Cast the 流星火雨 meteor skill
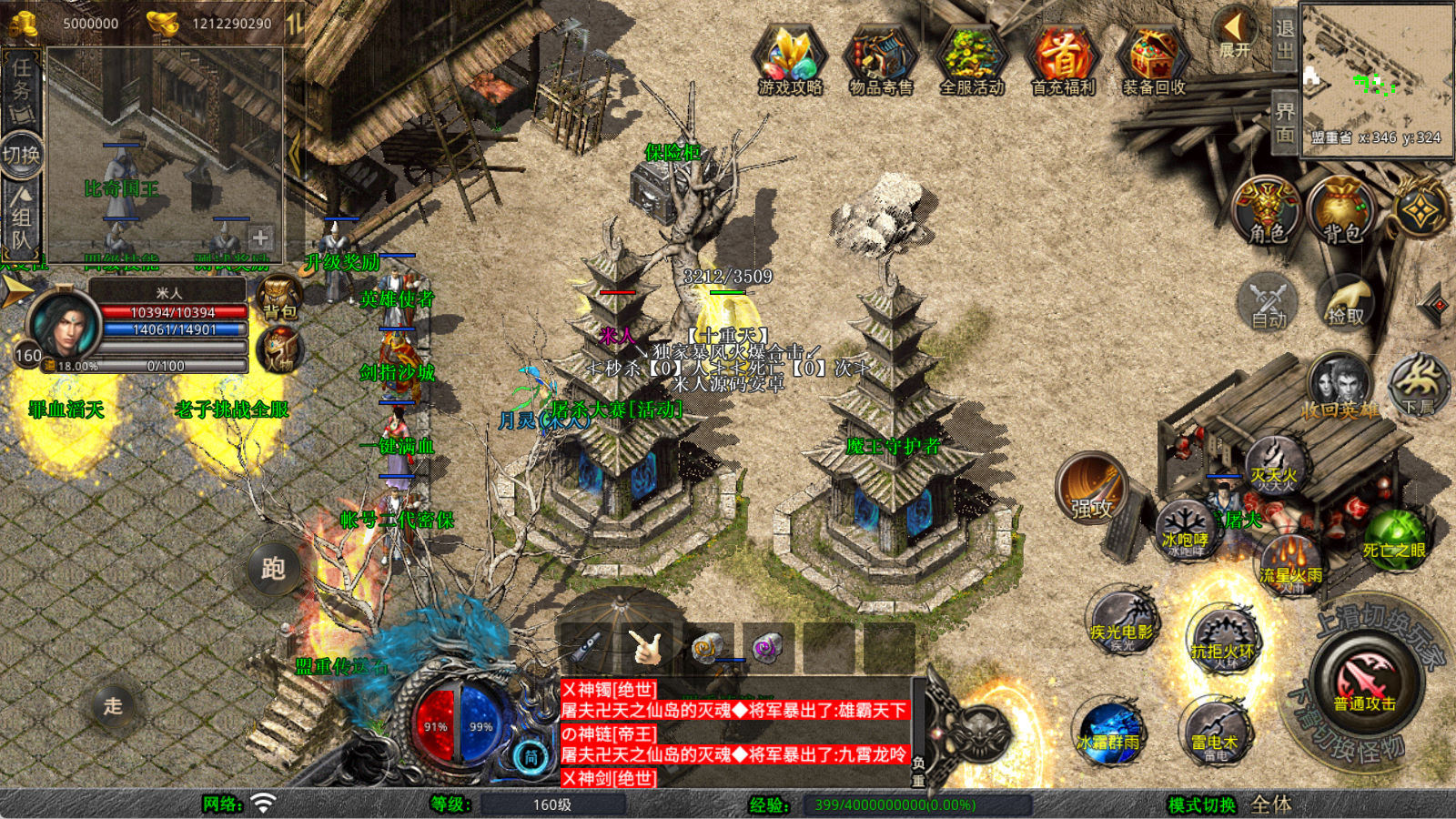1456x819 pixels. click(1290, 566)
